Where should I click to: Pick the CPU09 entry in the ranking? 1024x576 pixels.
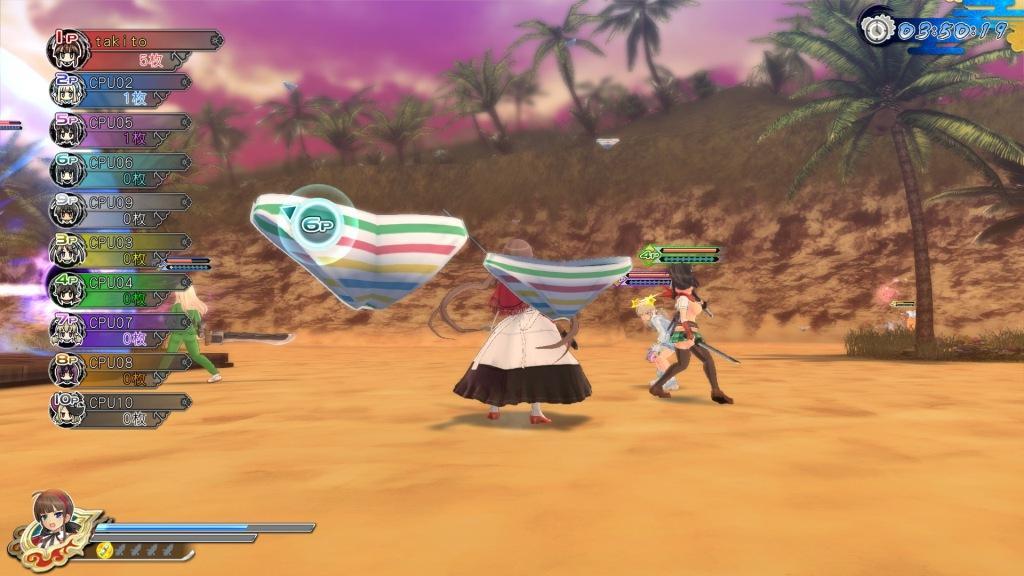122,209
